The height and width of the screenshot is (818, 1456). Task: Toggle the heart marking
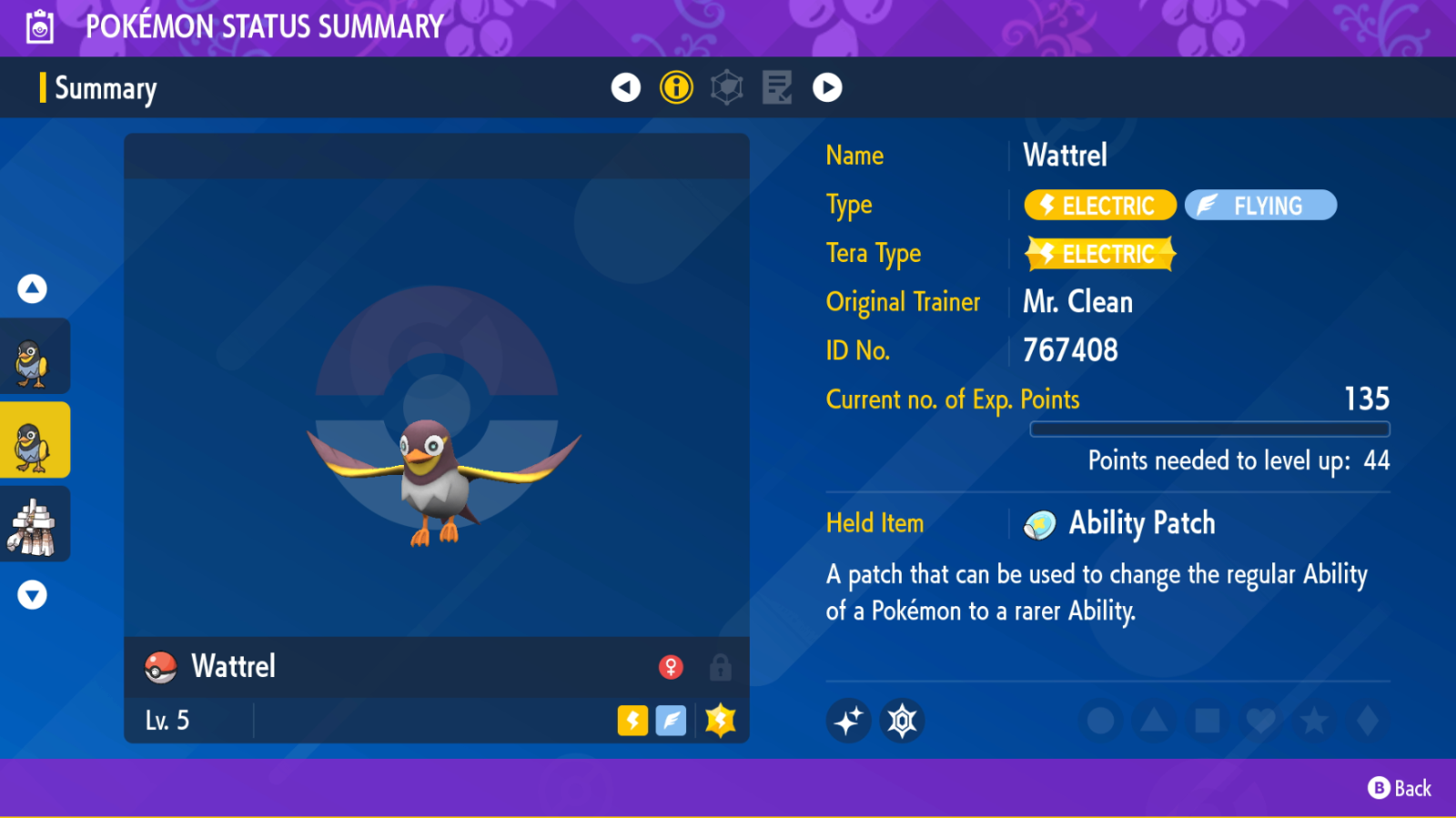point(1260,719)
